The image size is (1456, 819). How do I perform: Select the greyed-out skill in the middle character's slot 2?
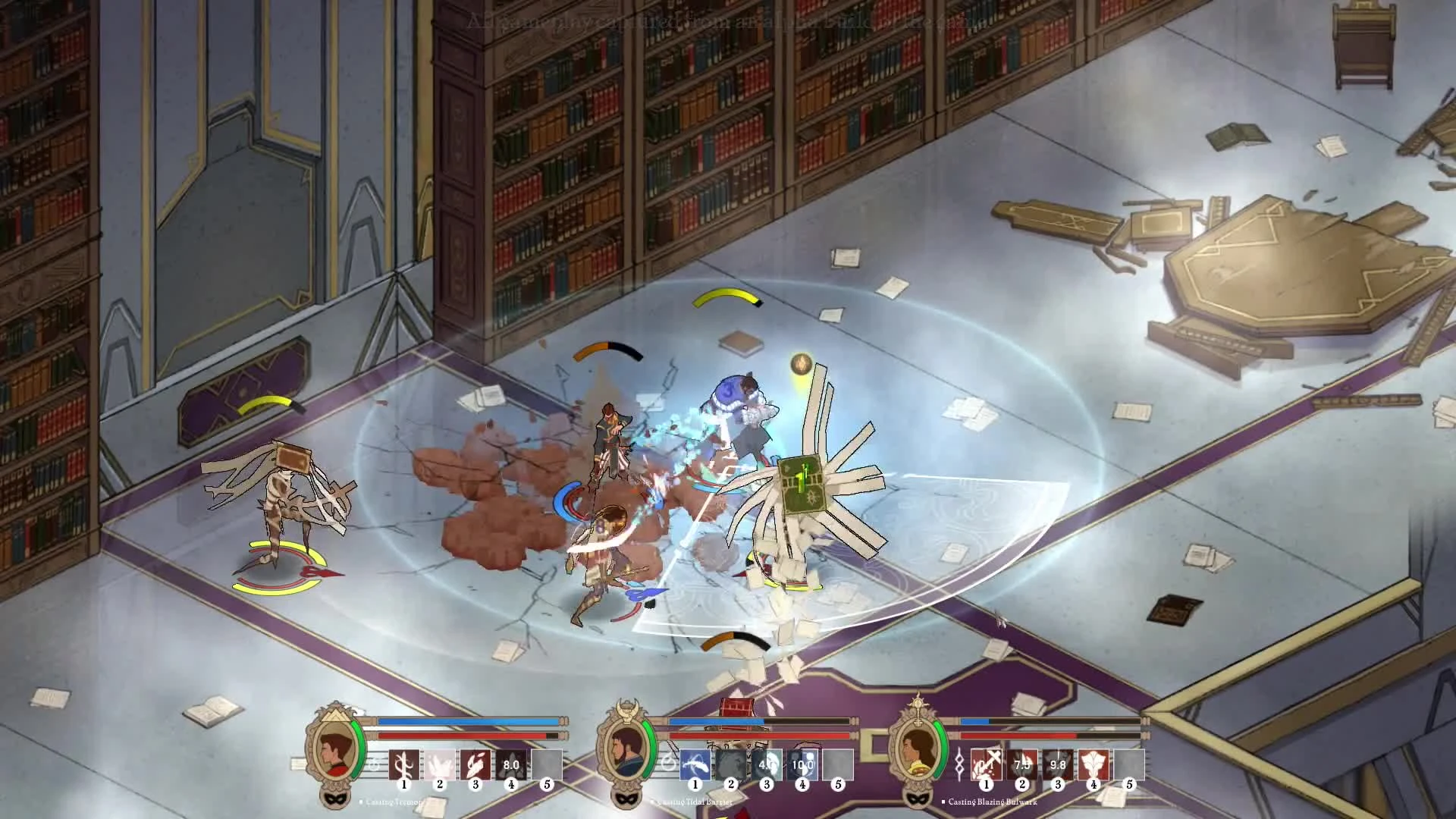(x=731, y=766)
